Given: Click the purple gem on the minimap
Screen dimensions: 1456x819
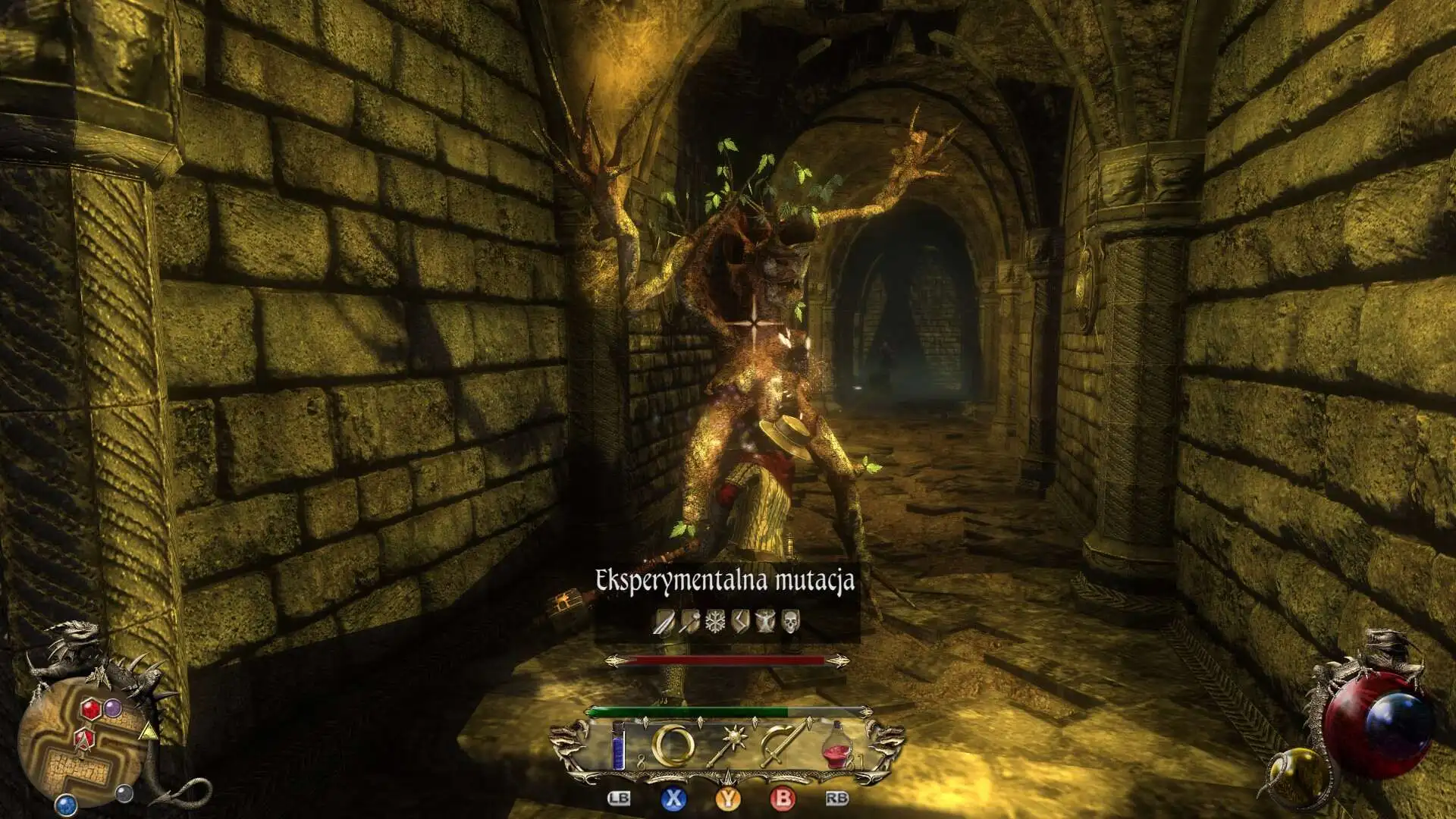Looking at the screenshot, I should click(x=113, y=708).
